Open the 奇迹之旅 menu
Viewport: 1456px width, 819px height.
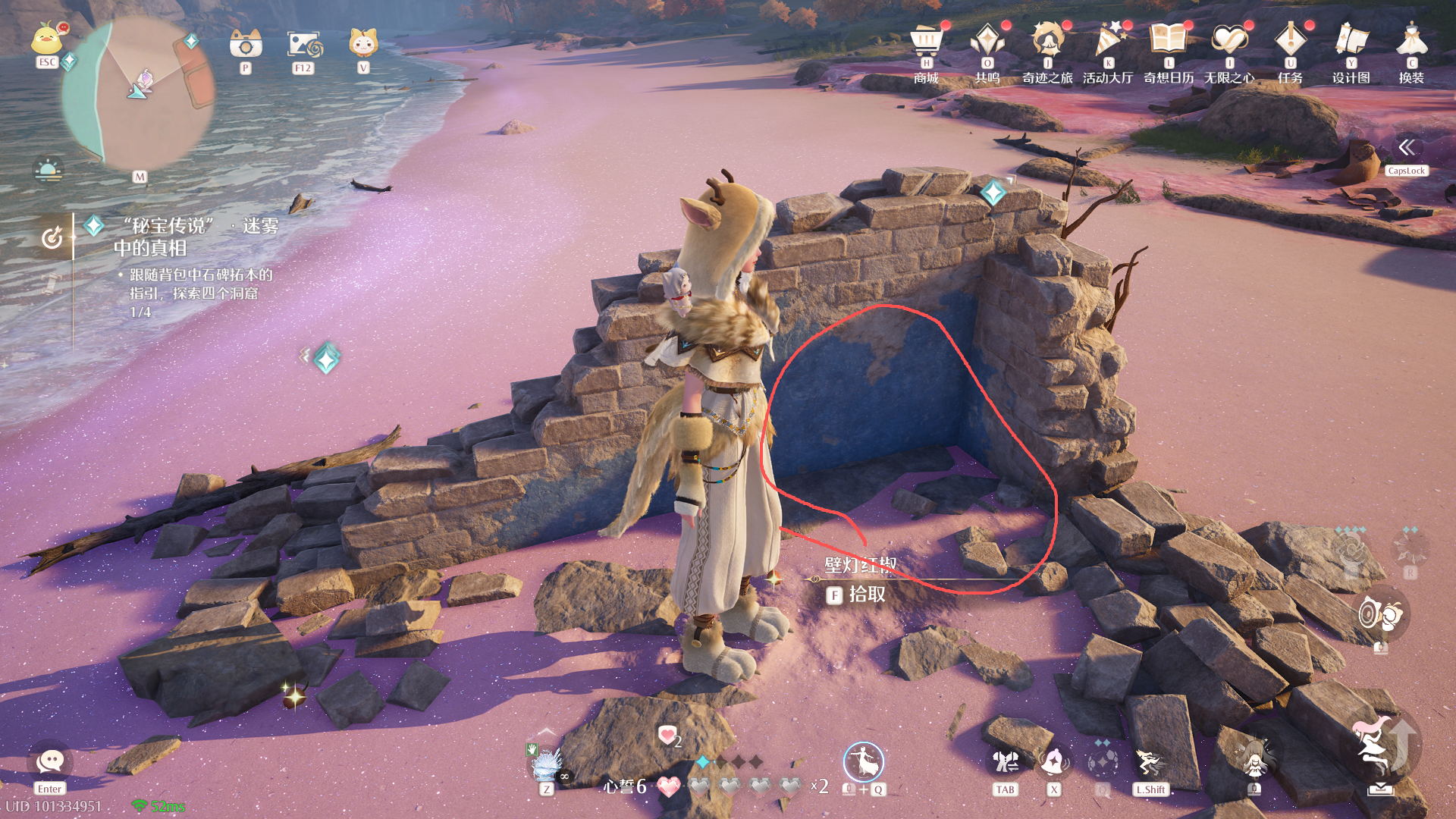click(x=1047, y=42)
